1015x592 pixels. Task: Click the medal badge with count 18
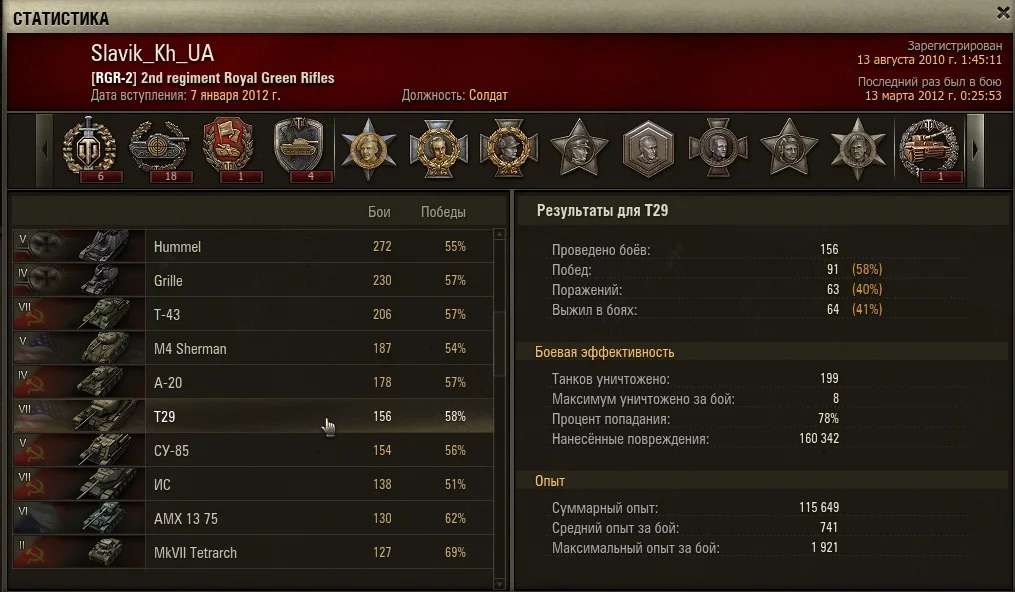157,148
